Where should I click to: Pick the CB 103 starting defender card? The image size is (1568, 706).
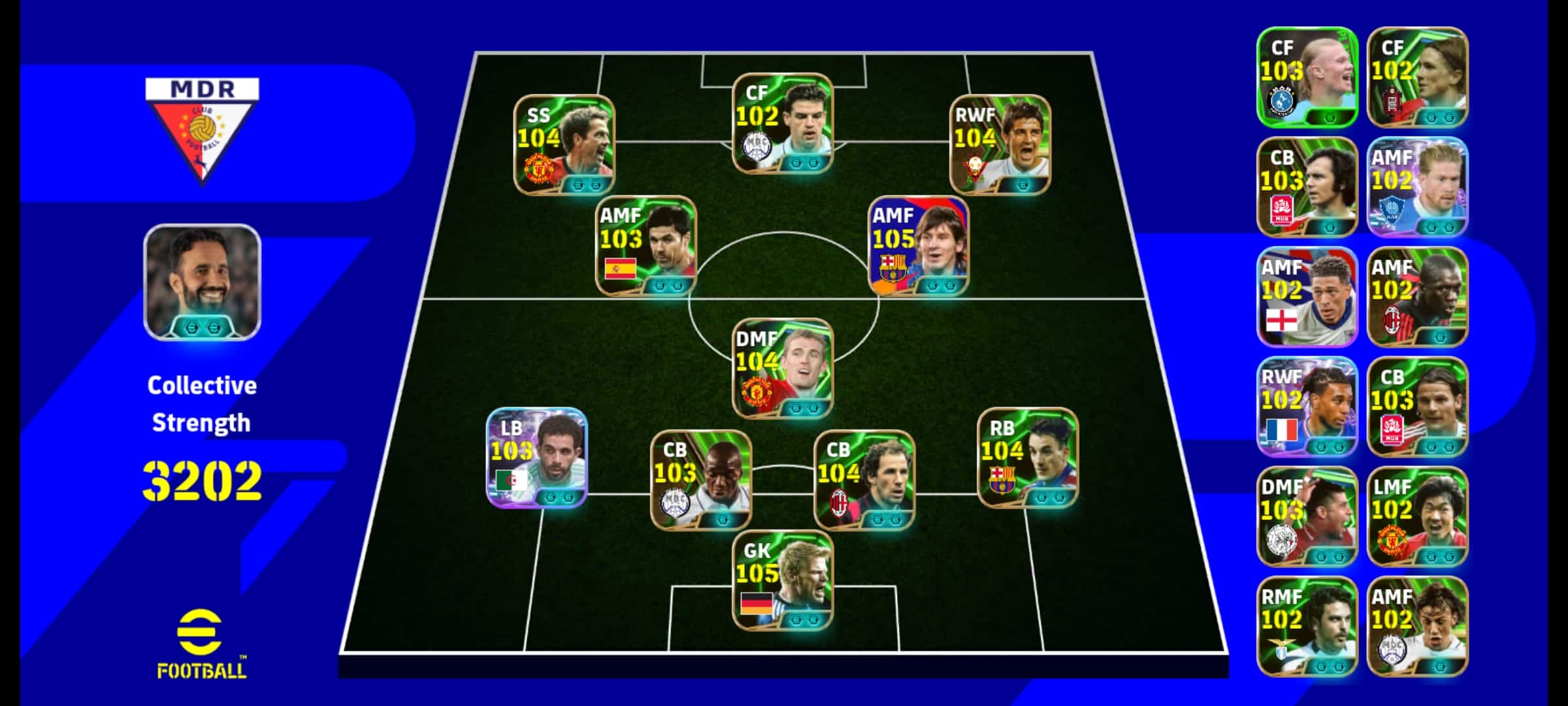pyautogui.click(x=701, y=480)
